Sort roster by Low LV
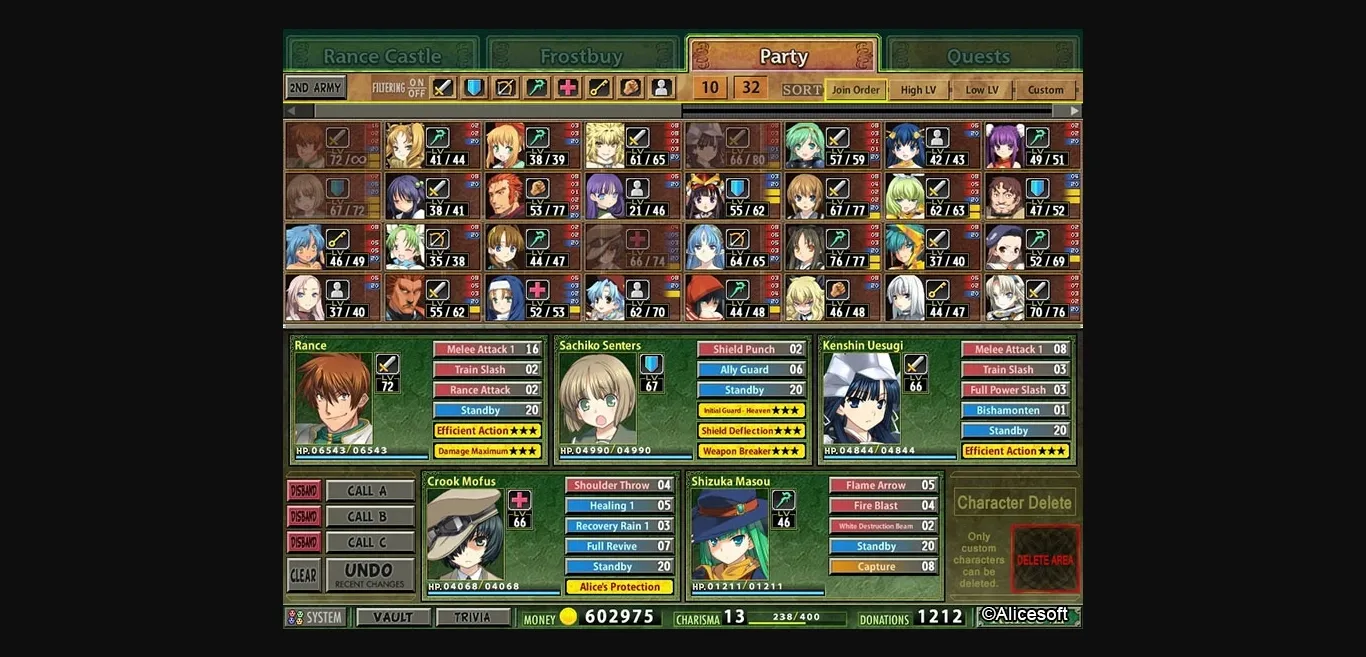 tap(981, 90)
